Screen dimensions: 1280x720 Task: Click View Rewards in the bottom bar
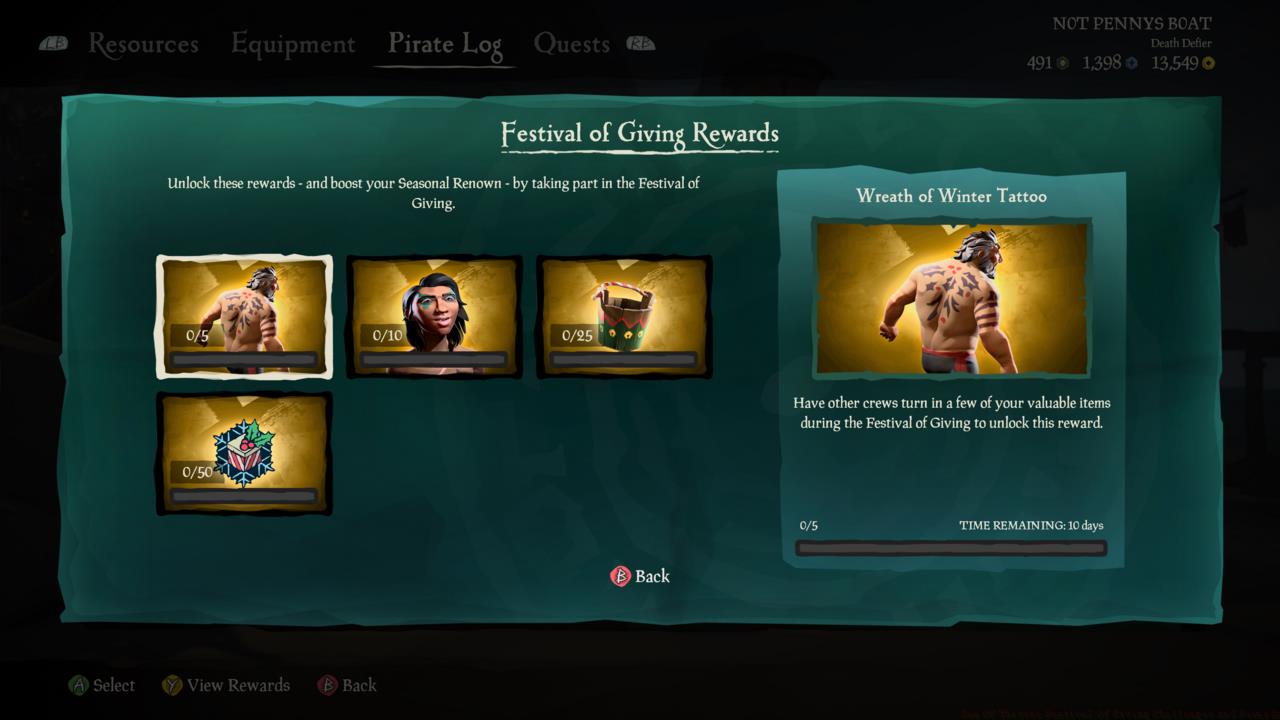click(237, 685)
